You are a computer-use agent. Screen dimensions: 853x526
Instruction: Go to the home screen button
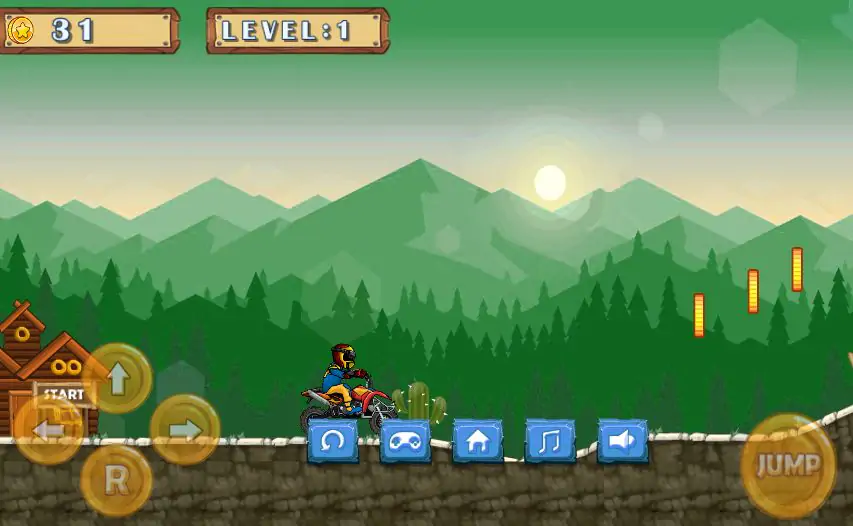pyautogui.click(x=478, y=441)
